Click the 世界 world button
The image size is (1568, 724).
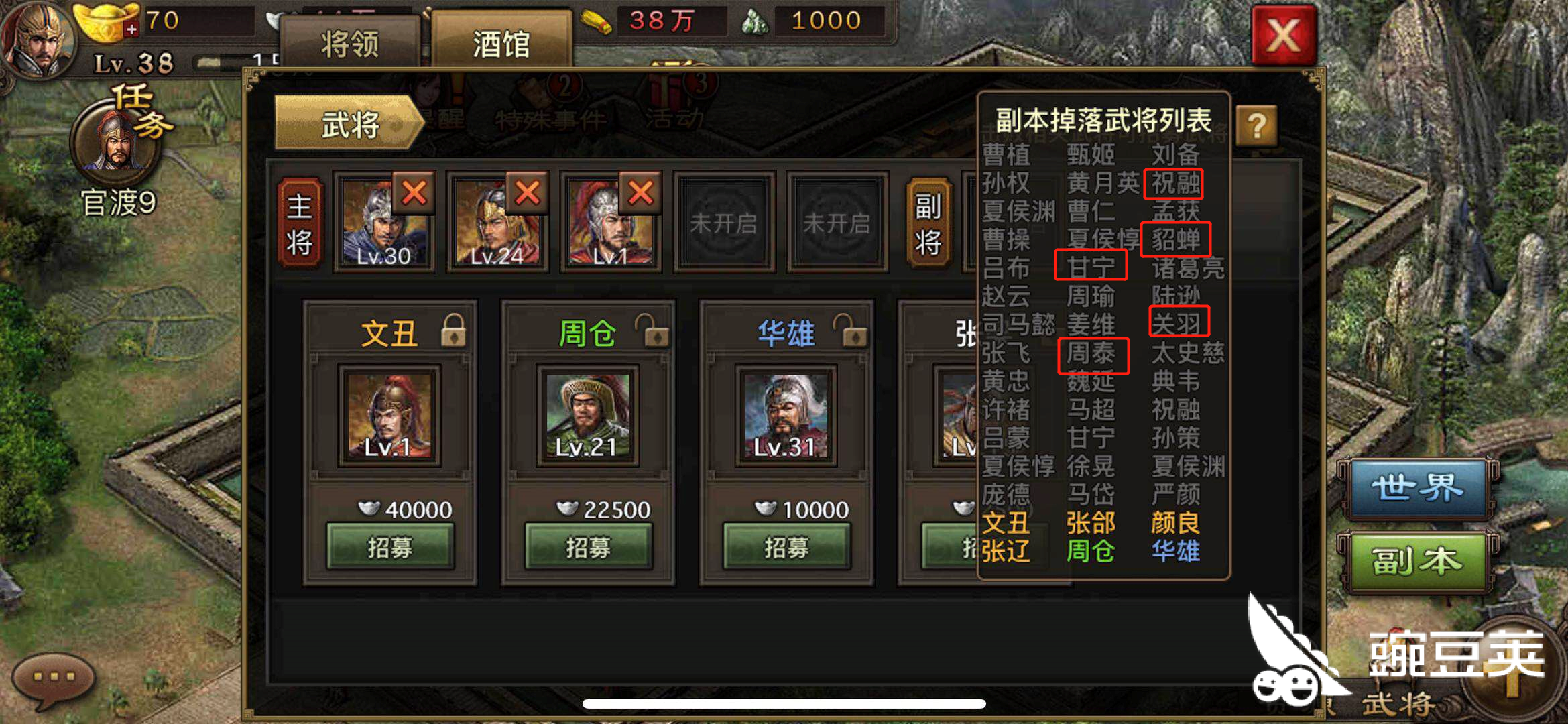click(x=1419, y=486)
